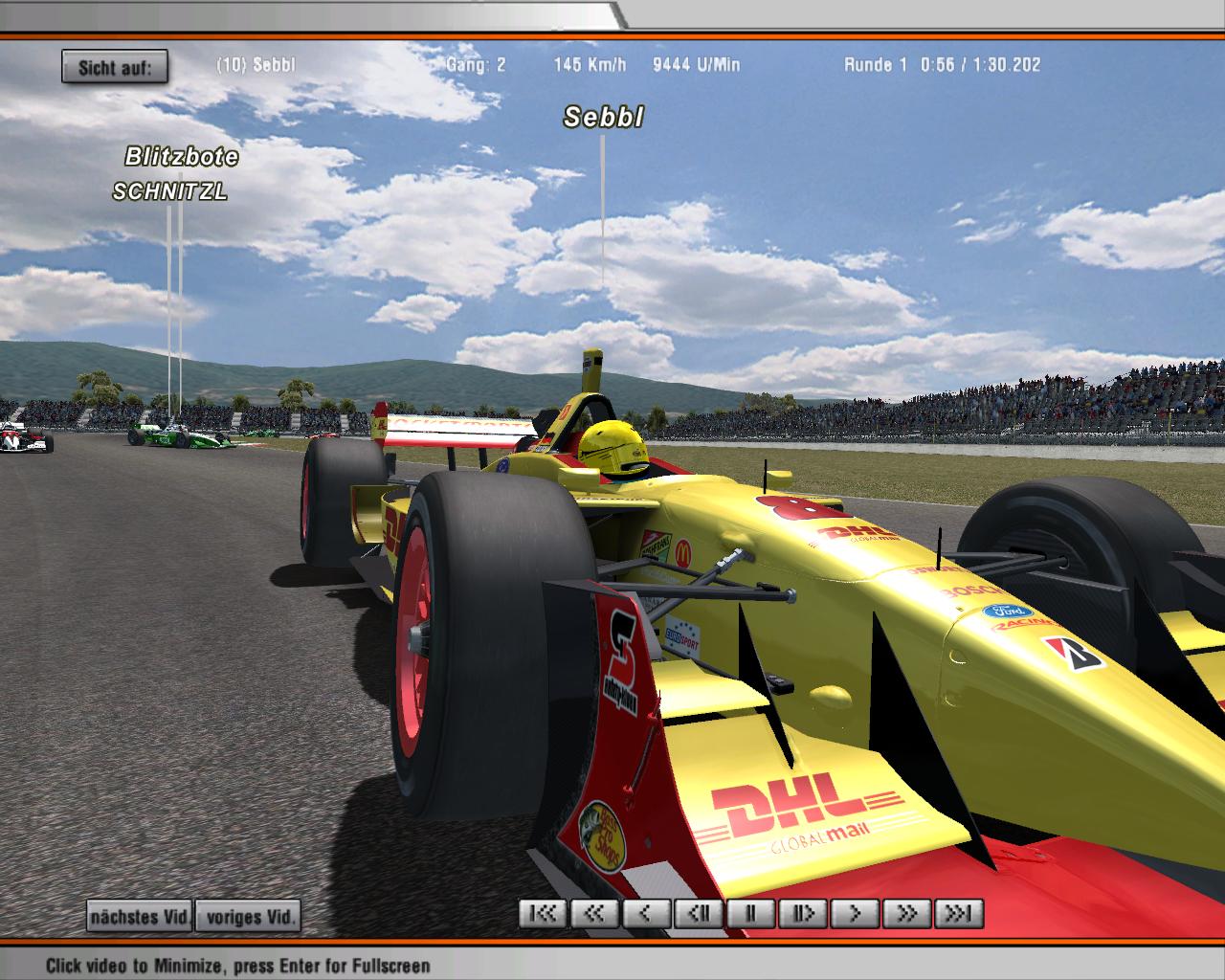Play the replay forward
The width and height of the screenshot is (1225, 980).
point(854,913)
